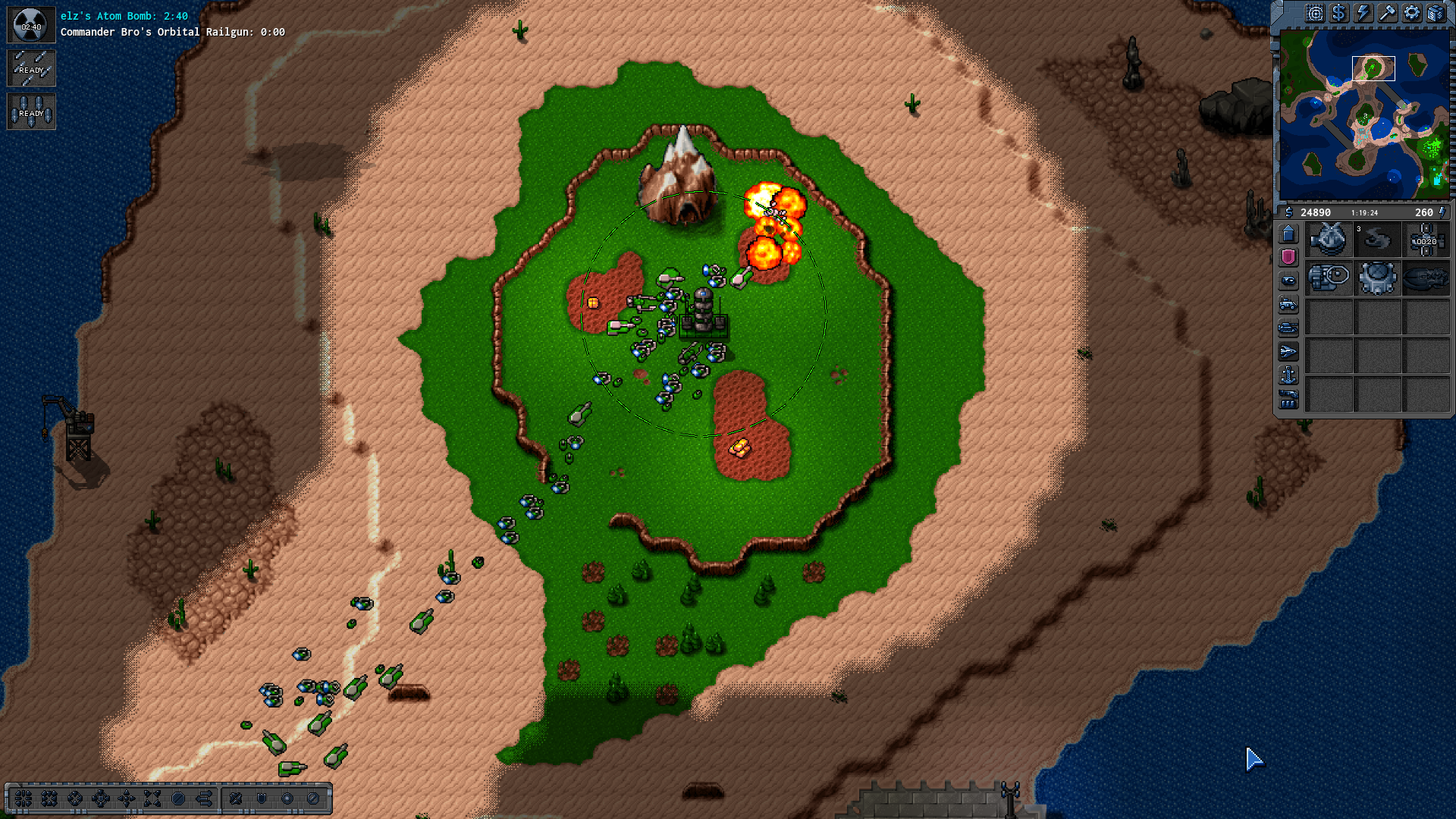1456x819 pixels.
Task: Activate the ready missile strike power
Action: click(31, 69)
